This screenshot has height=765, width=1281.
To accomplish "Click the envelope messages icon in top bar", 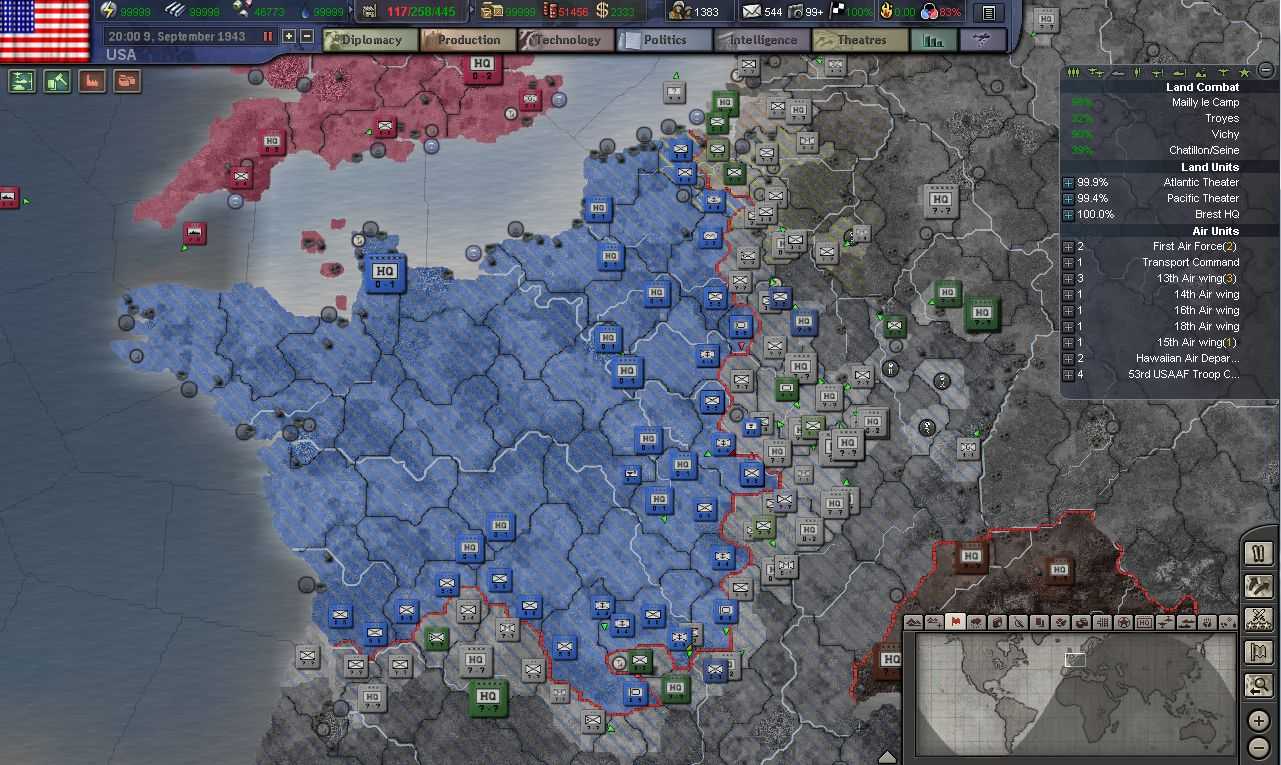I will click(752, 12).
